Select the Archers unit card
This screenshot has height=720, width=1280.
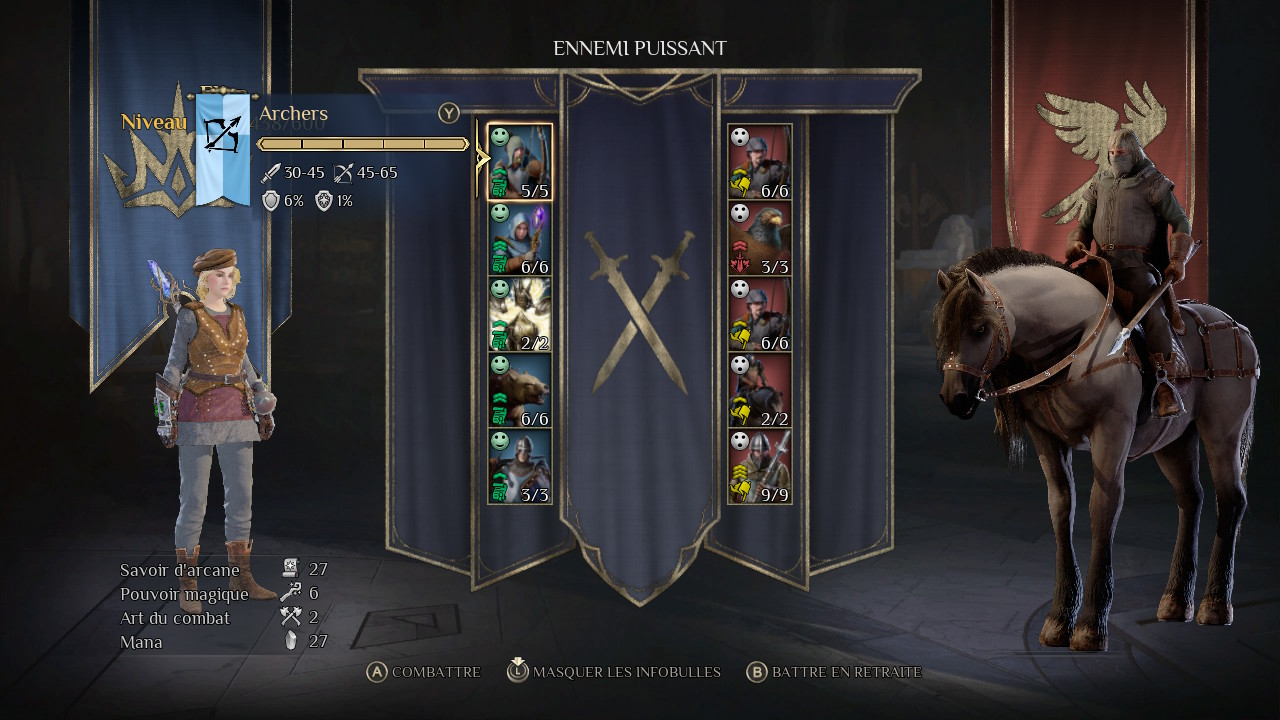[520, 162]
